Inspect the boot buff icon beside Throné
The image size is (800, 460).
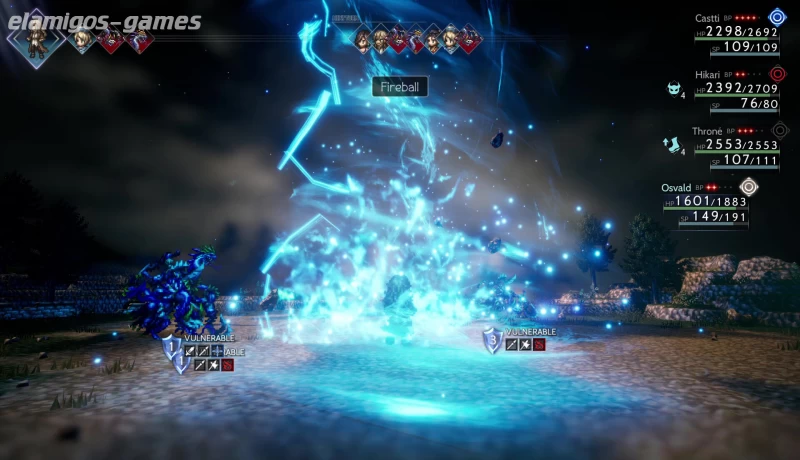click(672, 145)
